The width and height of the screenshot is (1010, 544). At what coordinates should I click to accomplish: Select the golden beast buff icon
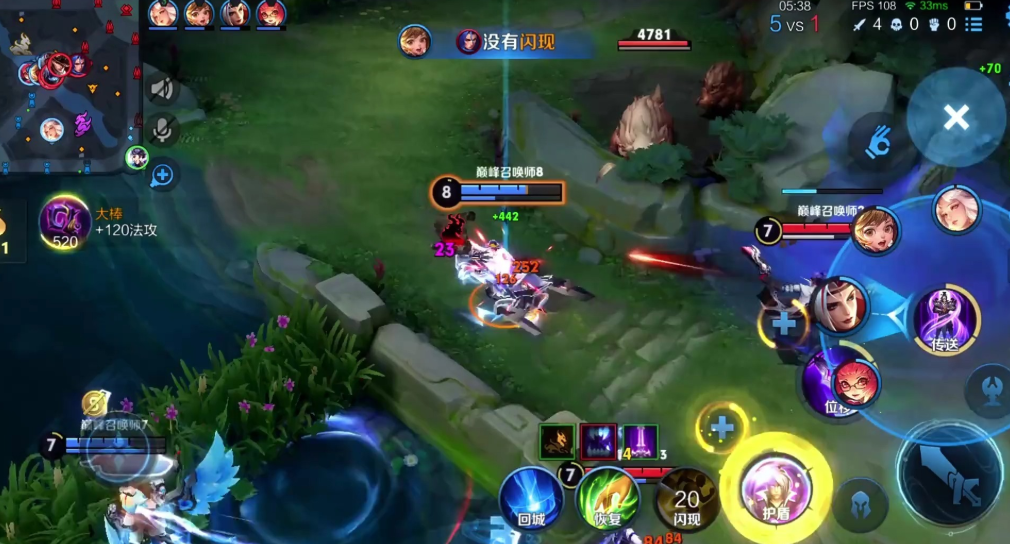pos(557,441)
